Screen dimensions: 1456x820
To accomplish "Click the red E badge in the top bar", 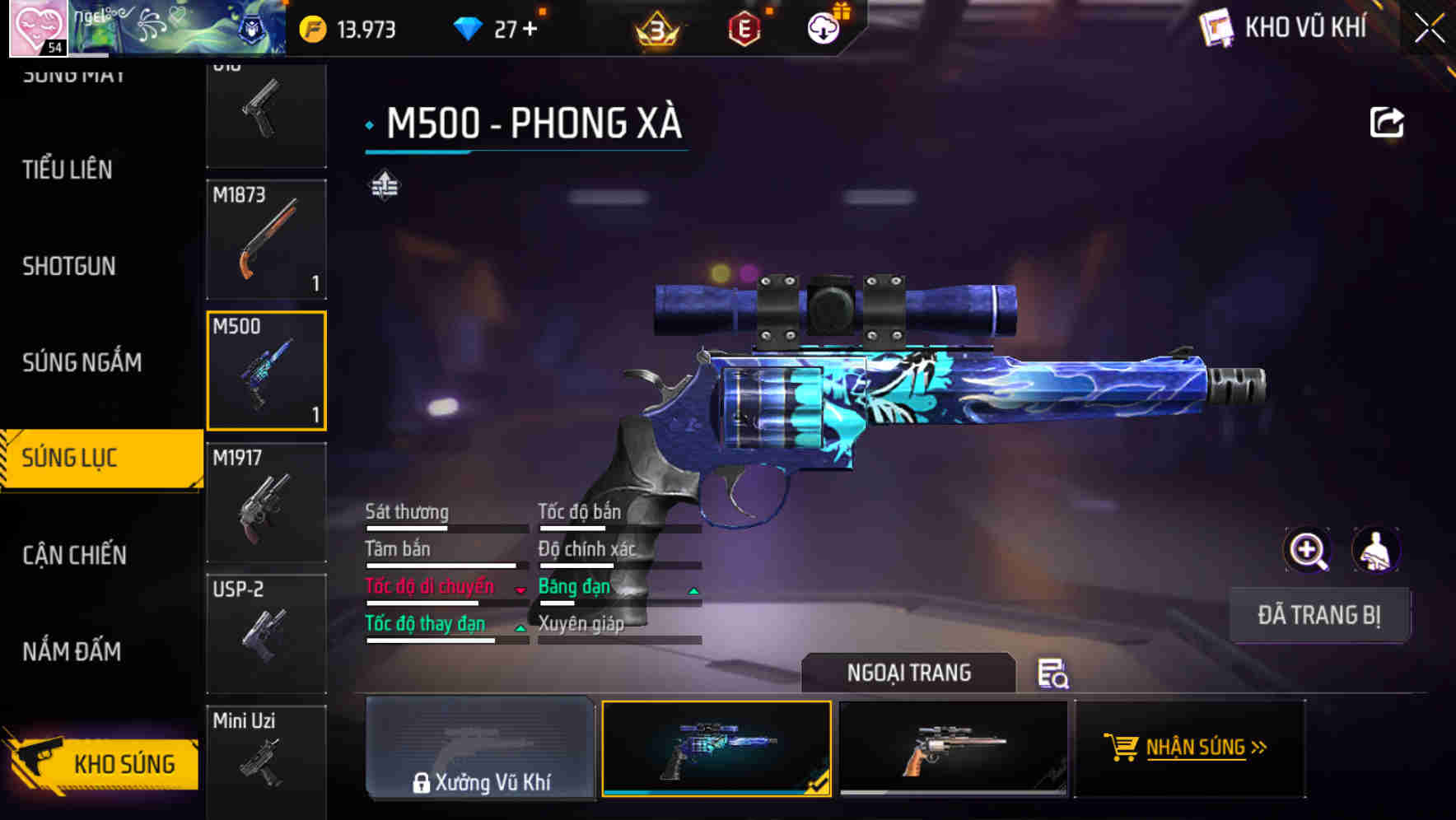I will click(744, 30).
